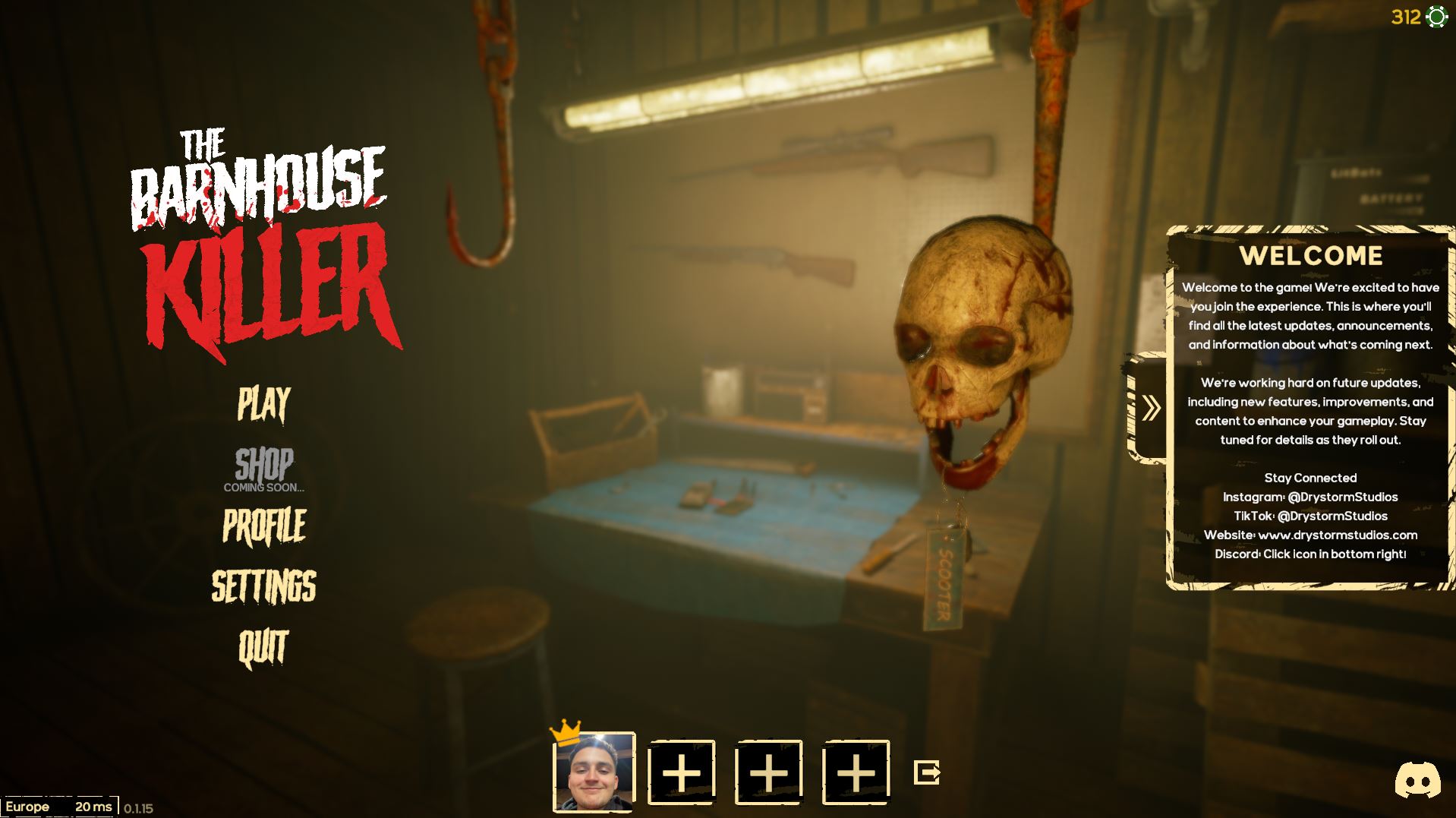Open the Profile menu
The image size is (1456, 818).
click(264, 526)
